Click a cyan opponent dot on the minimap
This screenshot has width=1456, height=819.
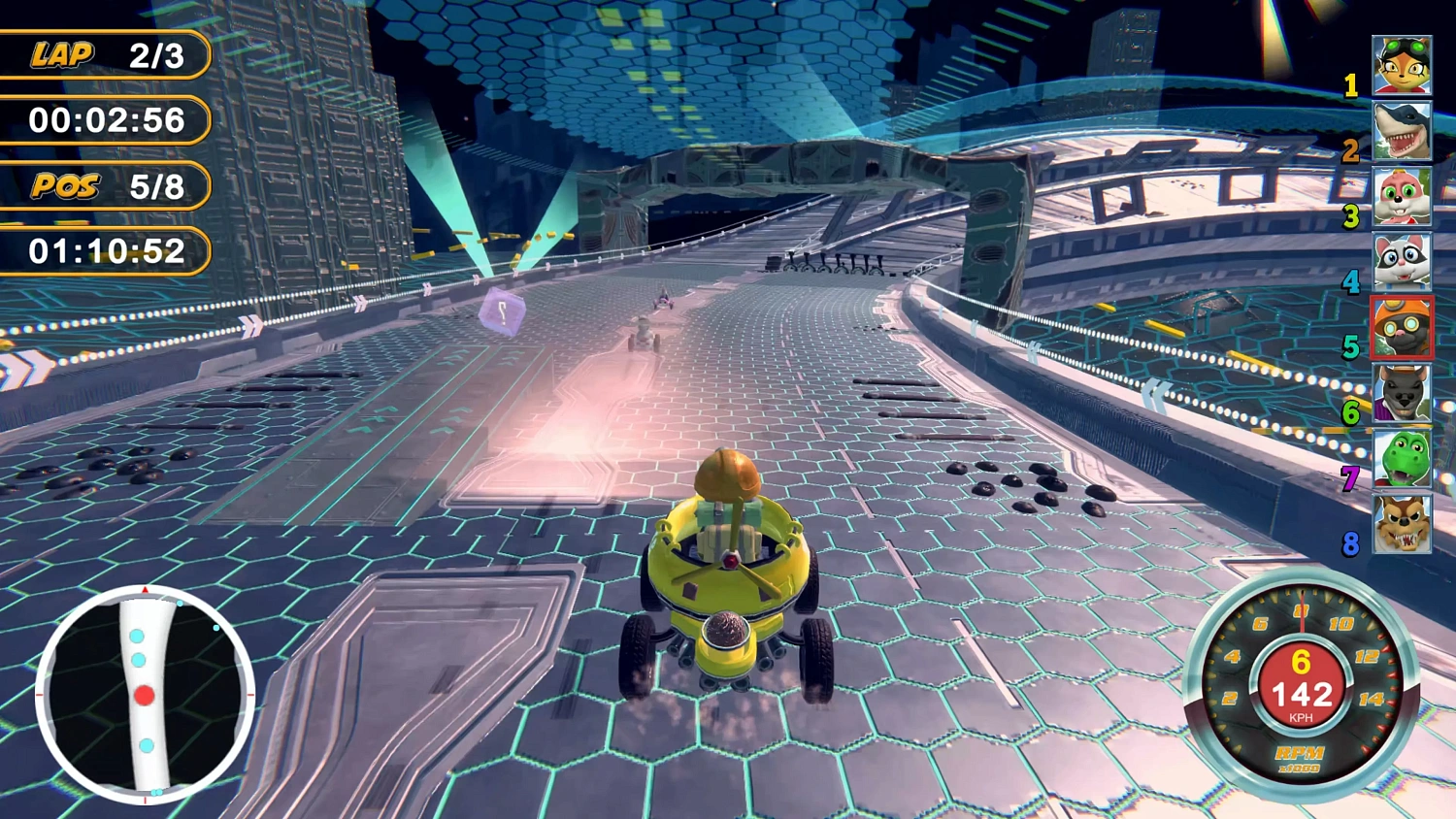[139, 638]
